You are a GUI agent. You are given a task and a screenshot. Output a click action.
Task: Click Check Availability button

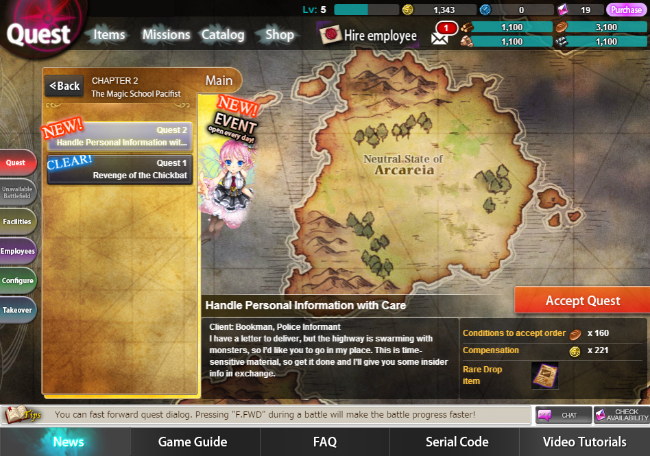coord(620,415)
